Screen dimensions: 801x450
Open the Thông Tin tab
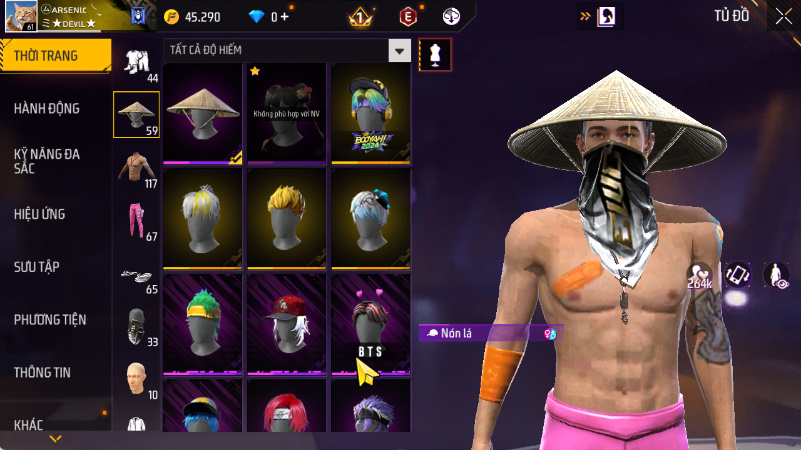[x=42, y=372]
